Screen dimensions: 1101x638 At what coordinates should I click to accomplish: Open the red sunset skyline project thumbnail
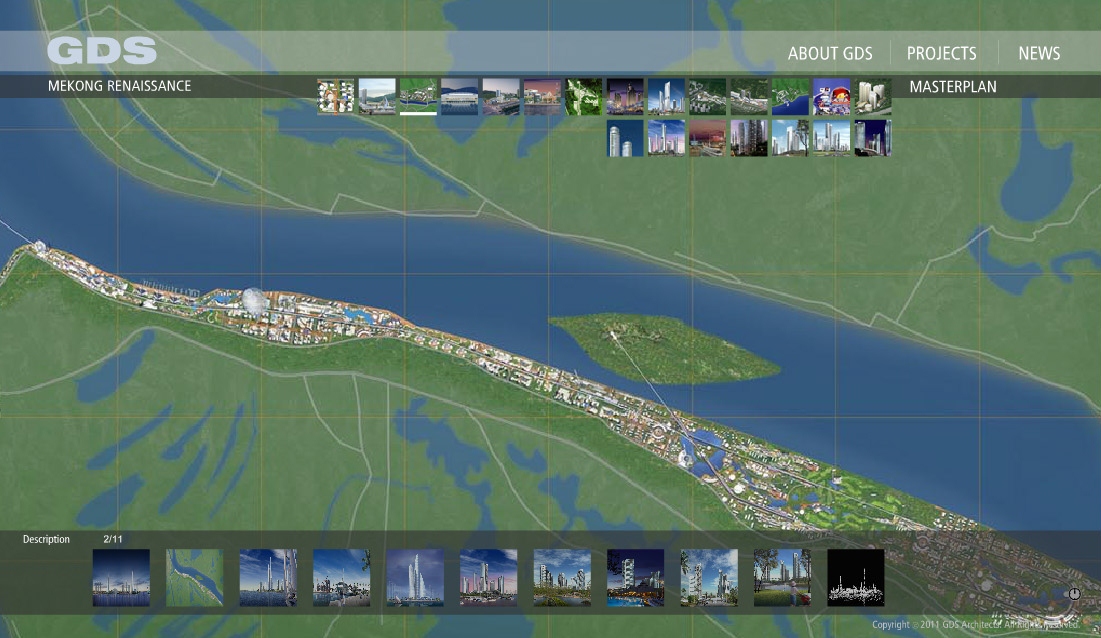708,138
